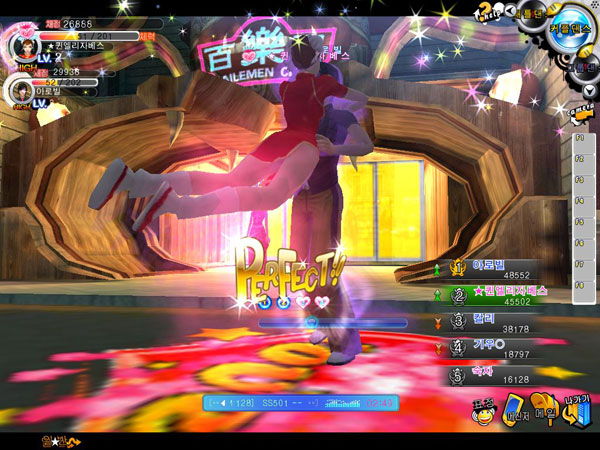
Task: Click the 아로빌 partner portrait
Action: [x=20, y=91]
